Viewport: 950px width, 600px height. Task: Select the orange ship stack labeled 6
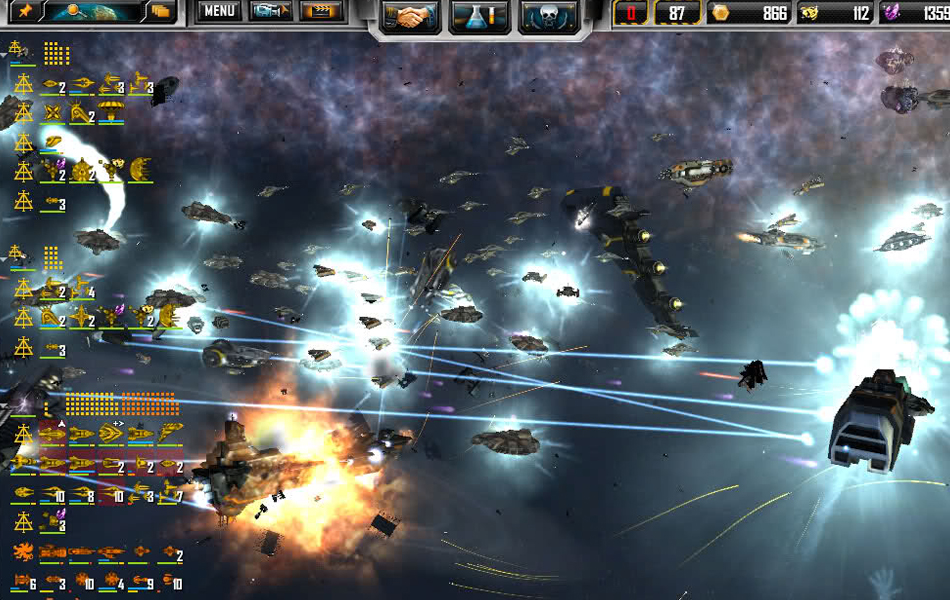pos(24,581)
